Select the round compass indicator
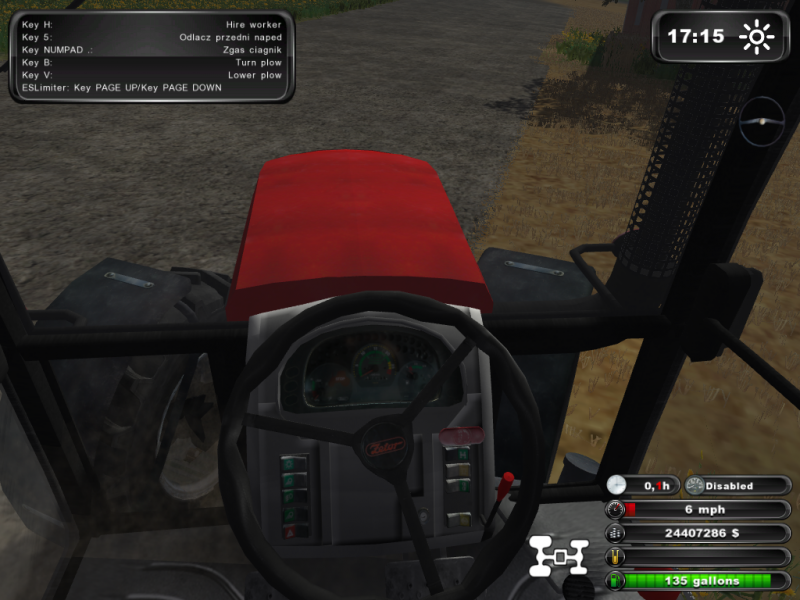 tap(763, 121)
